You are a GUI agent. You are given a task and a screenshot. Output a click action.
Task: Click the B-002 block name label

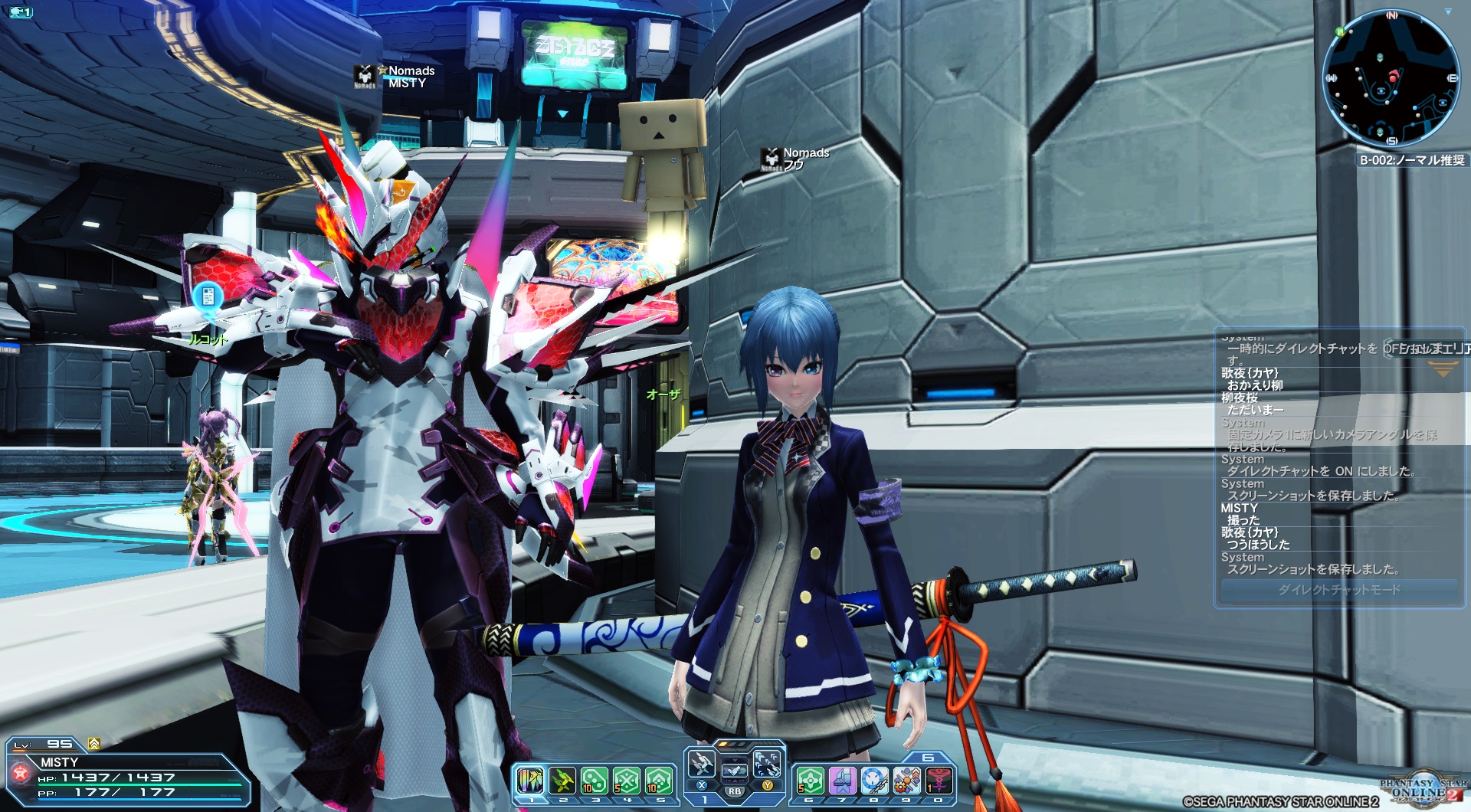coord(1412,160)
